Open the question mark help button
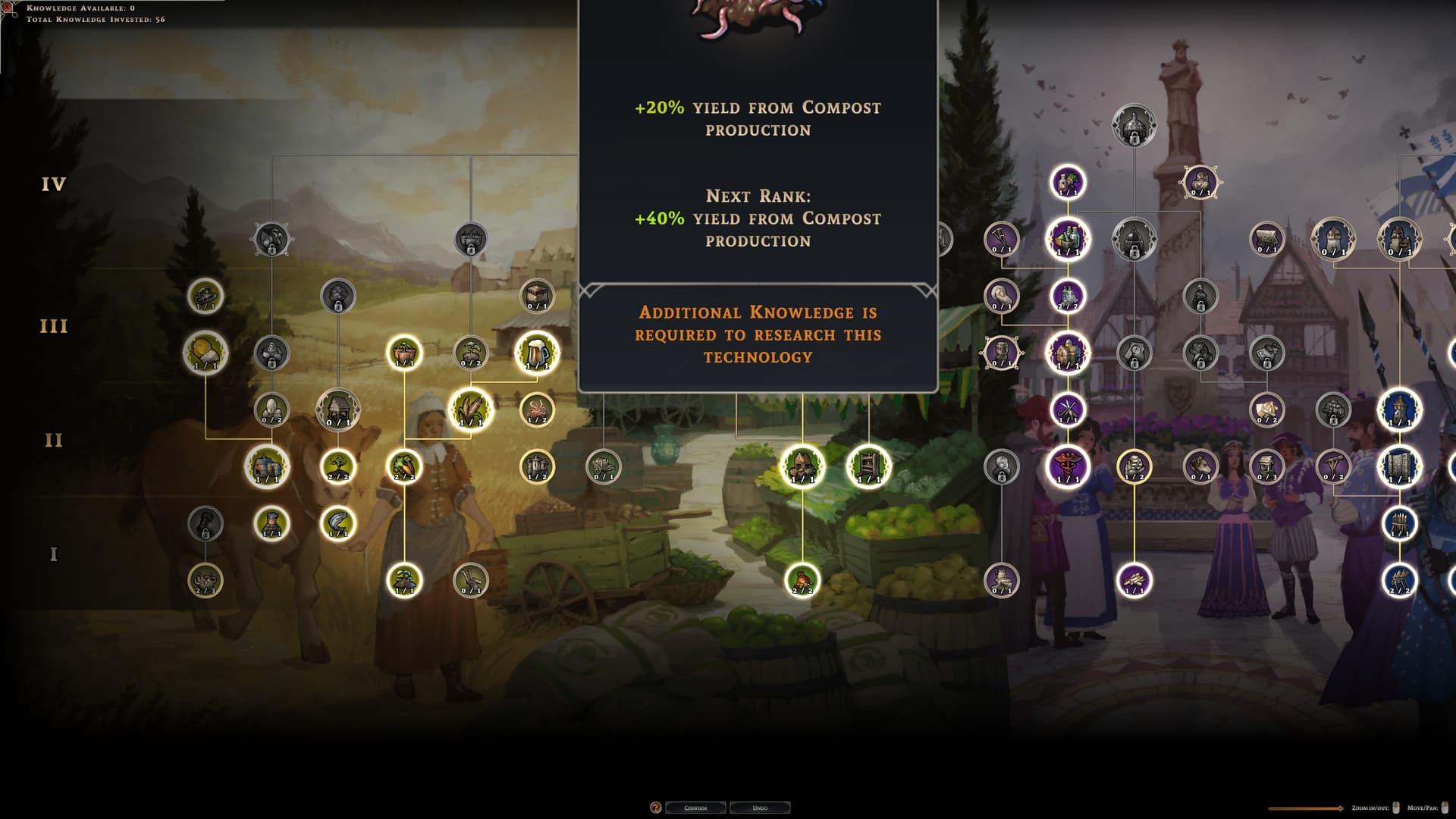This screenshot has width=1456, height=819. (656, 808)
